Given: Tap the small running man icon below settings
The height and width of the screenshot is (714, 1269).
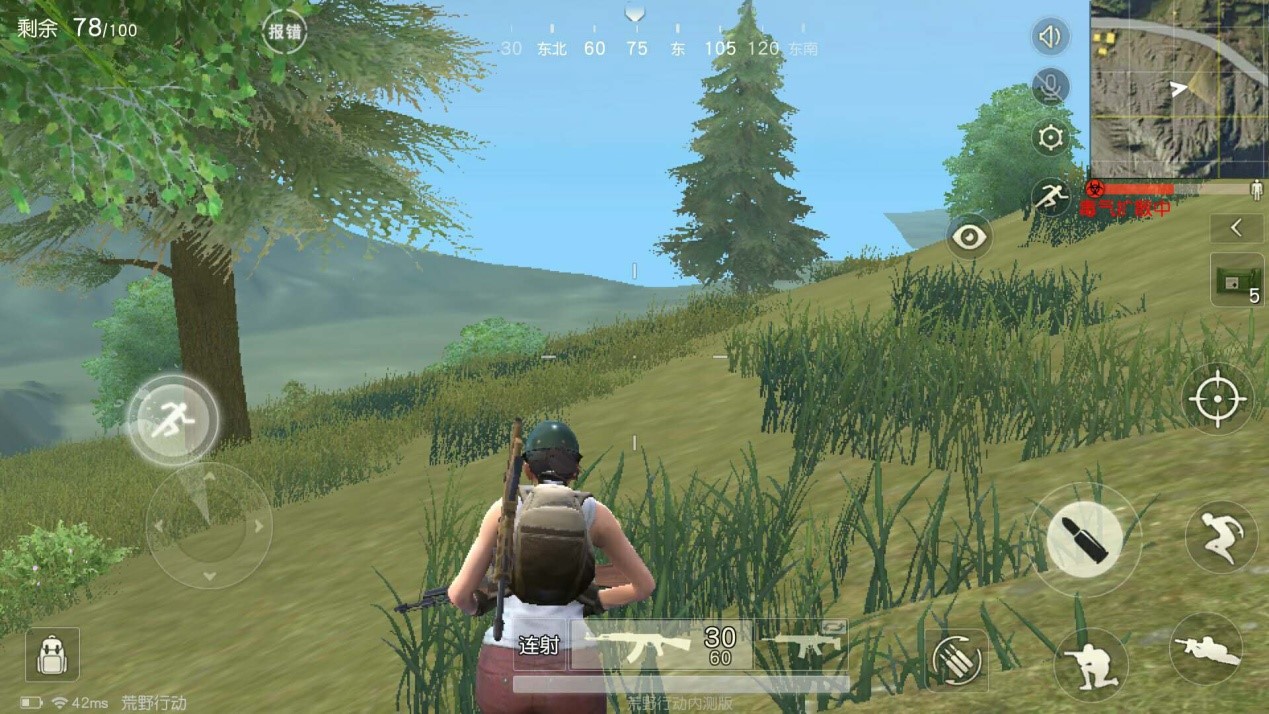Looking at the screenshot, I should coord(1050,196).
